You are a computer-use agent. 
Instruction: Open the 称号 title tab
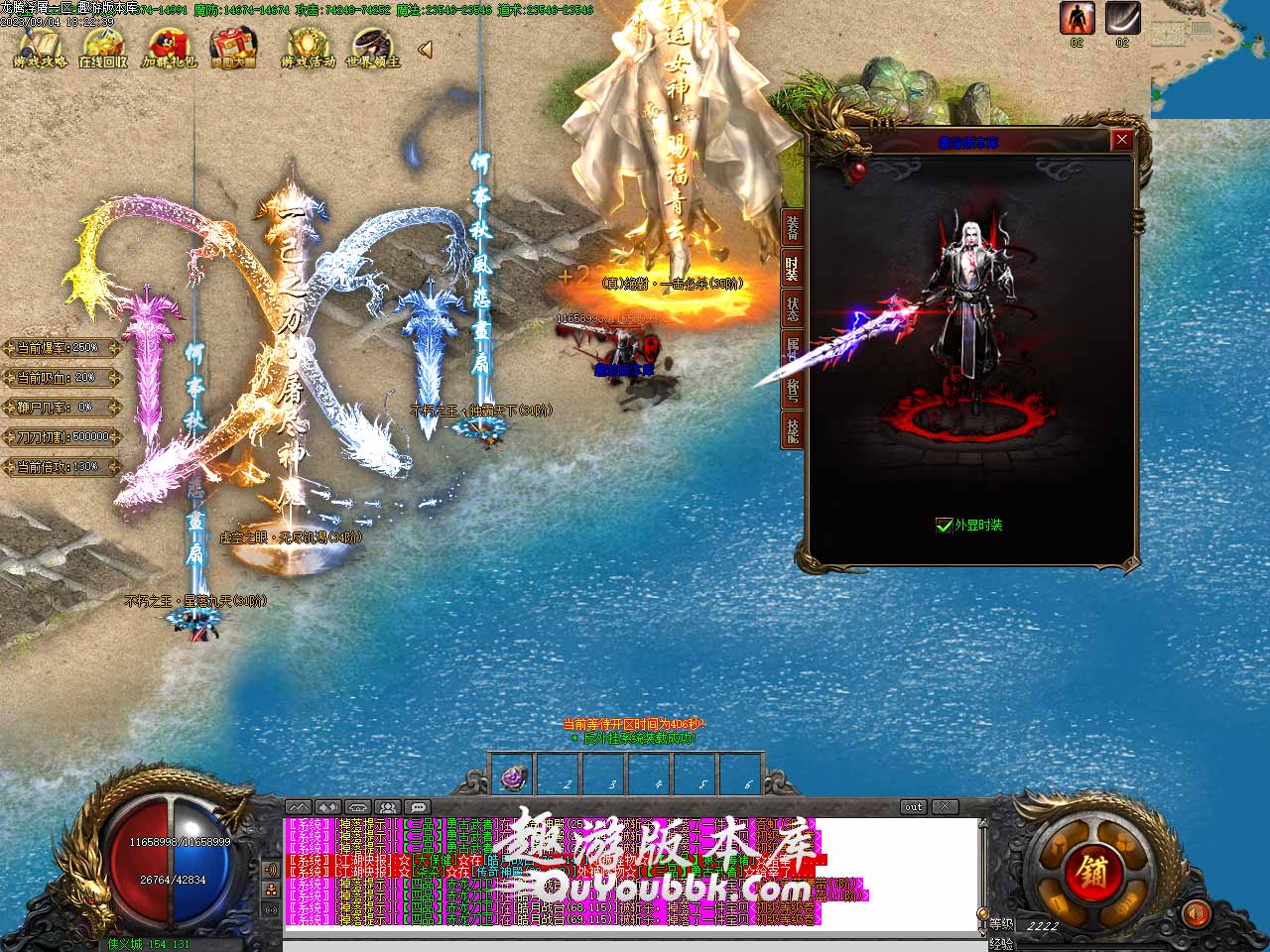click(792, 389)
